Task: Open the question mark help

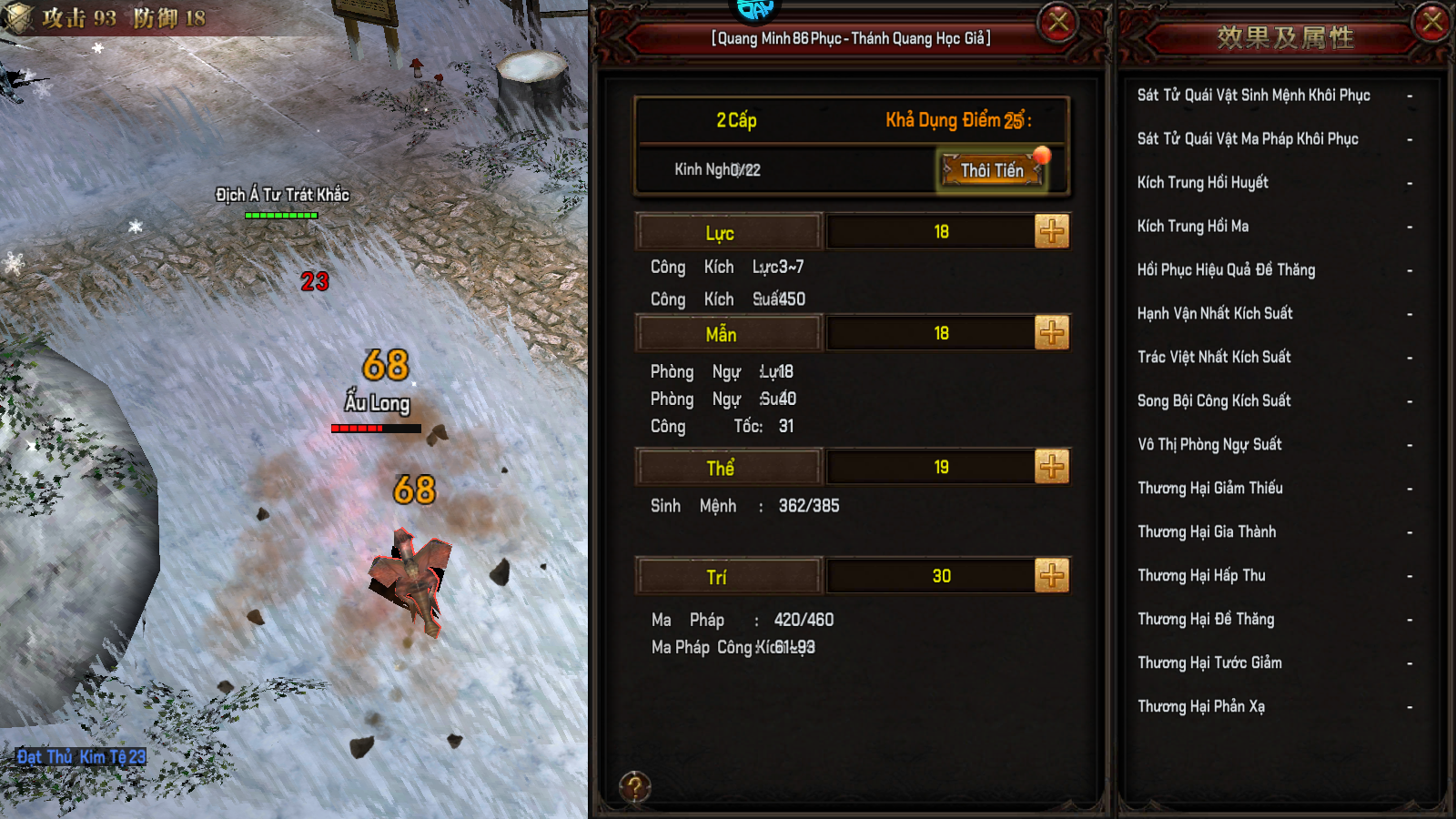Action: [x=634, y=786]
